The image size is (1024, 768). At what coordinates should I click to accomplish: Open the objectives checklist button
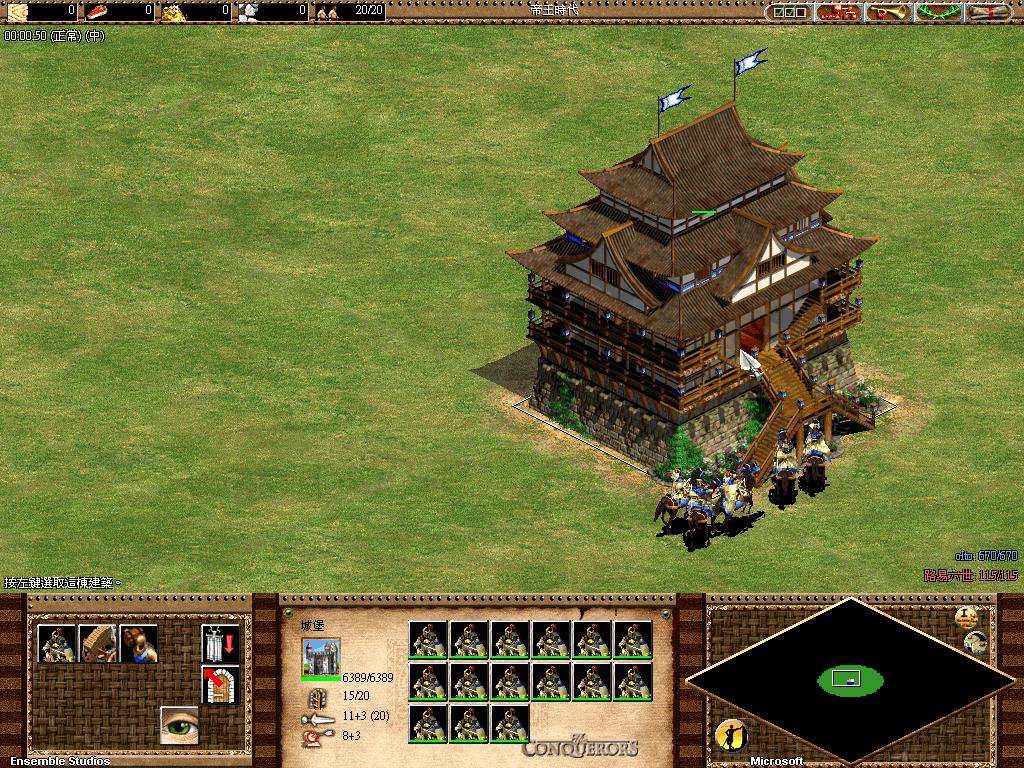pos(788,12)
